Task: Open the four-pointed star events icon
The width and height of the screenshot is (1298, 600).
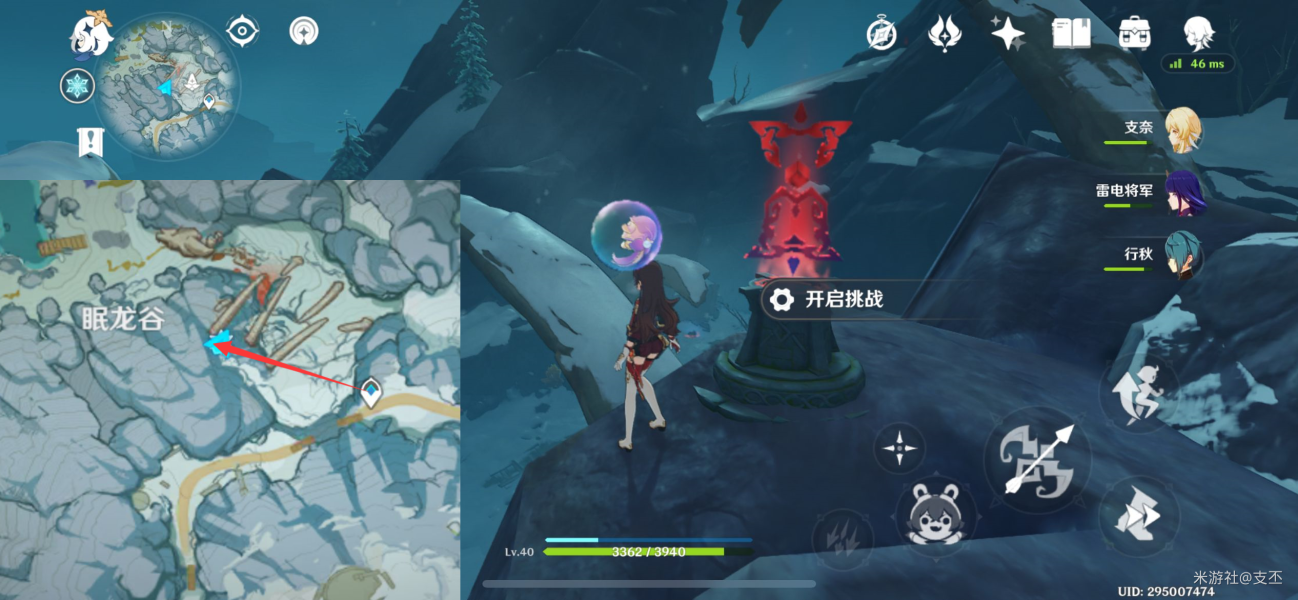Action: pyautogui.click(x=1007, y=34)
